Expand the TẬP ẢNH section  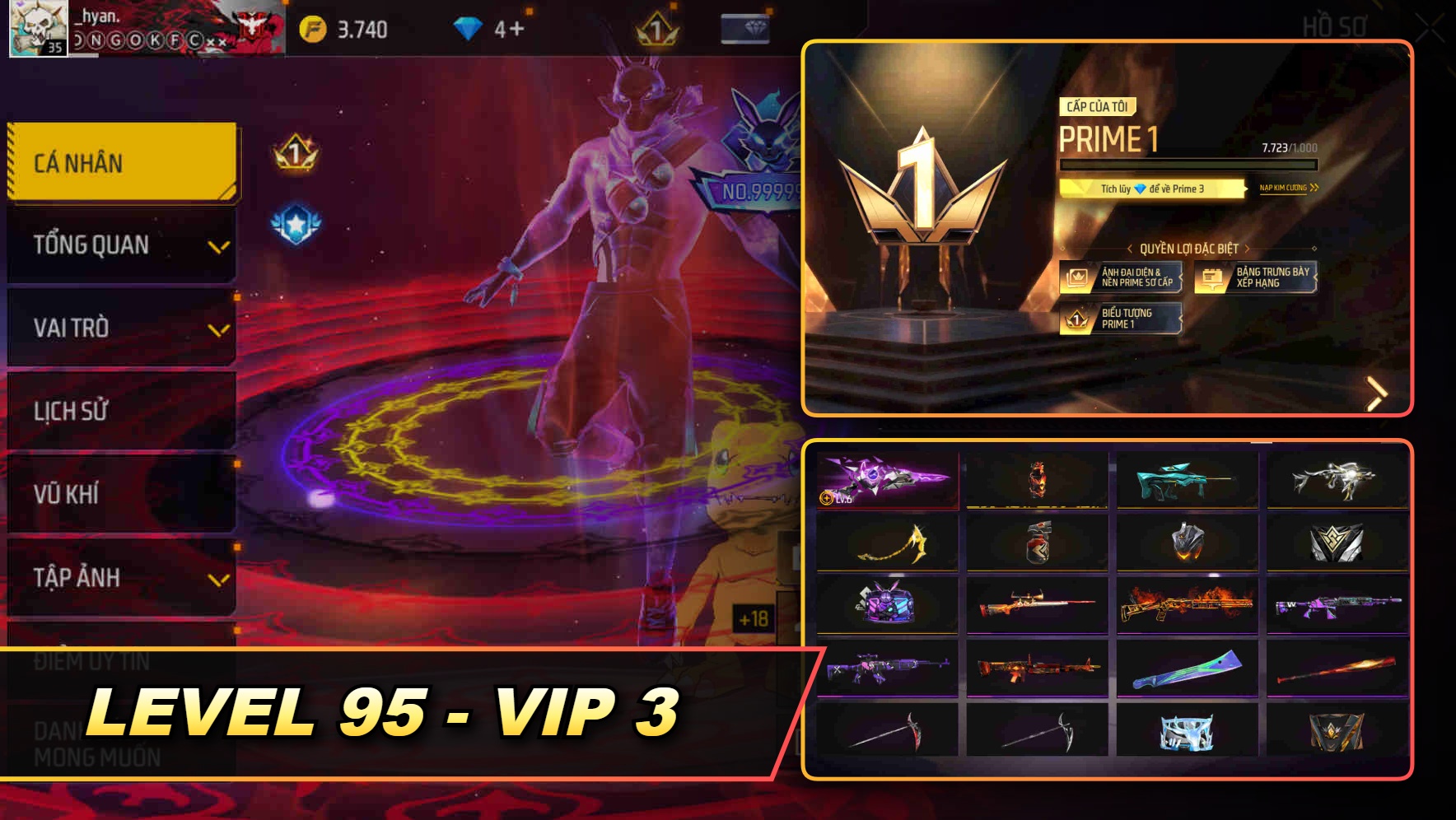[x=120, y=577]
